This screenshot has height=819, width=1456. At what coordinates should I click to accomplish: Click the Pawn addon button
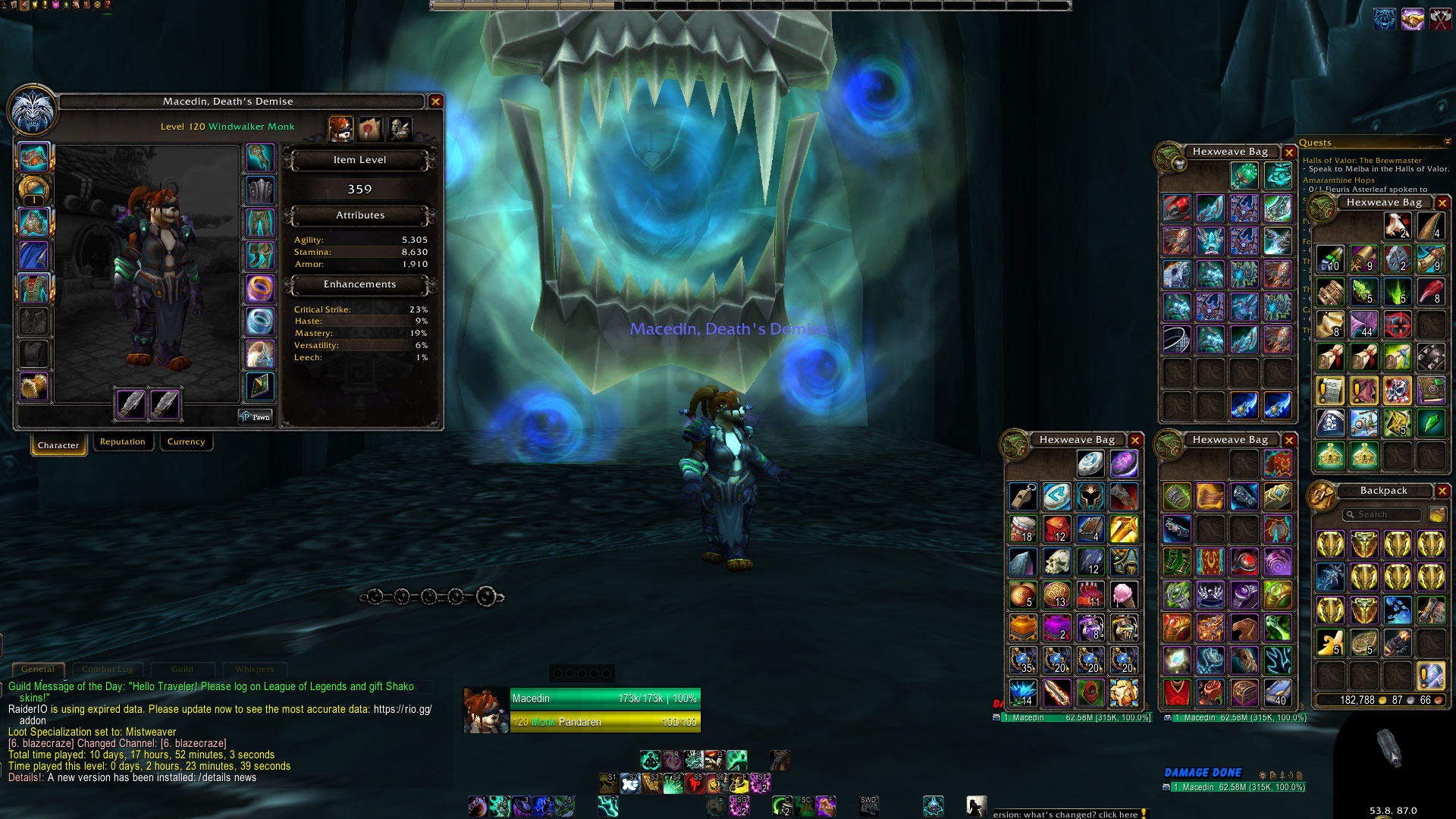(256, 417)
